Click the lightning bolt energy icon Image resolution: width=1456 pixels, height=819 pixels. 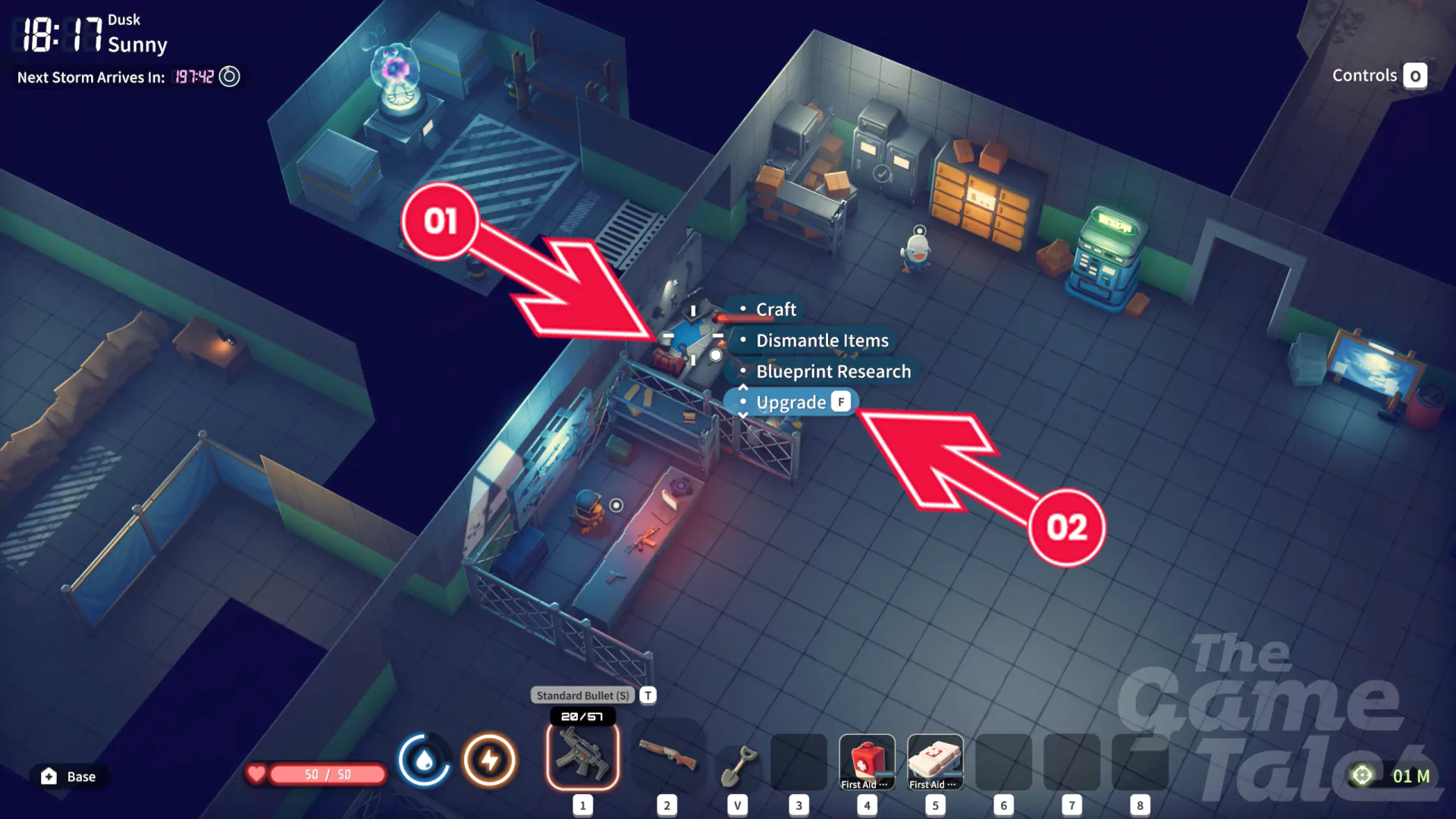point(490,759)
